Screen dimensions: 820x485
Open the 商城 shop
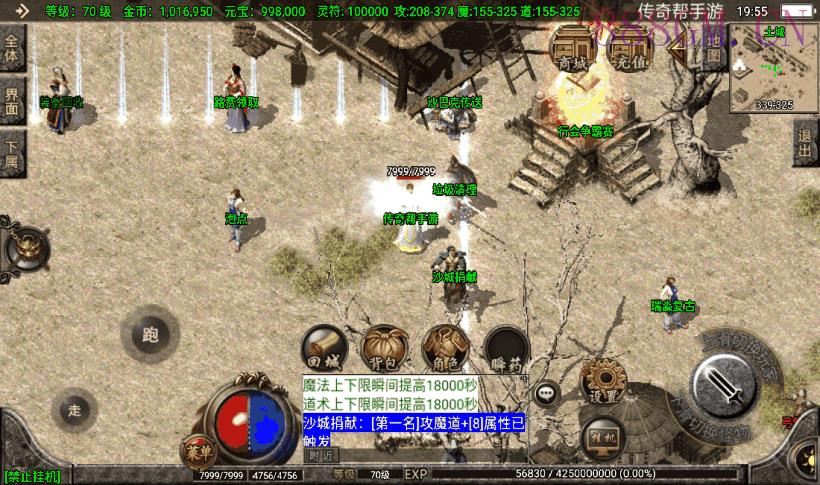572,49
